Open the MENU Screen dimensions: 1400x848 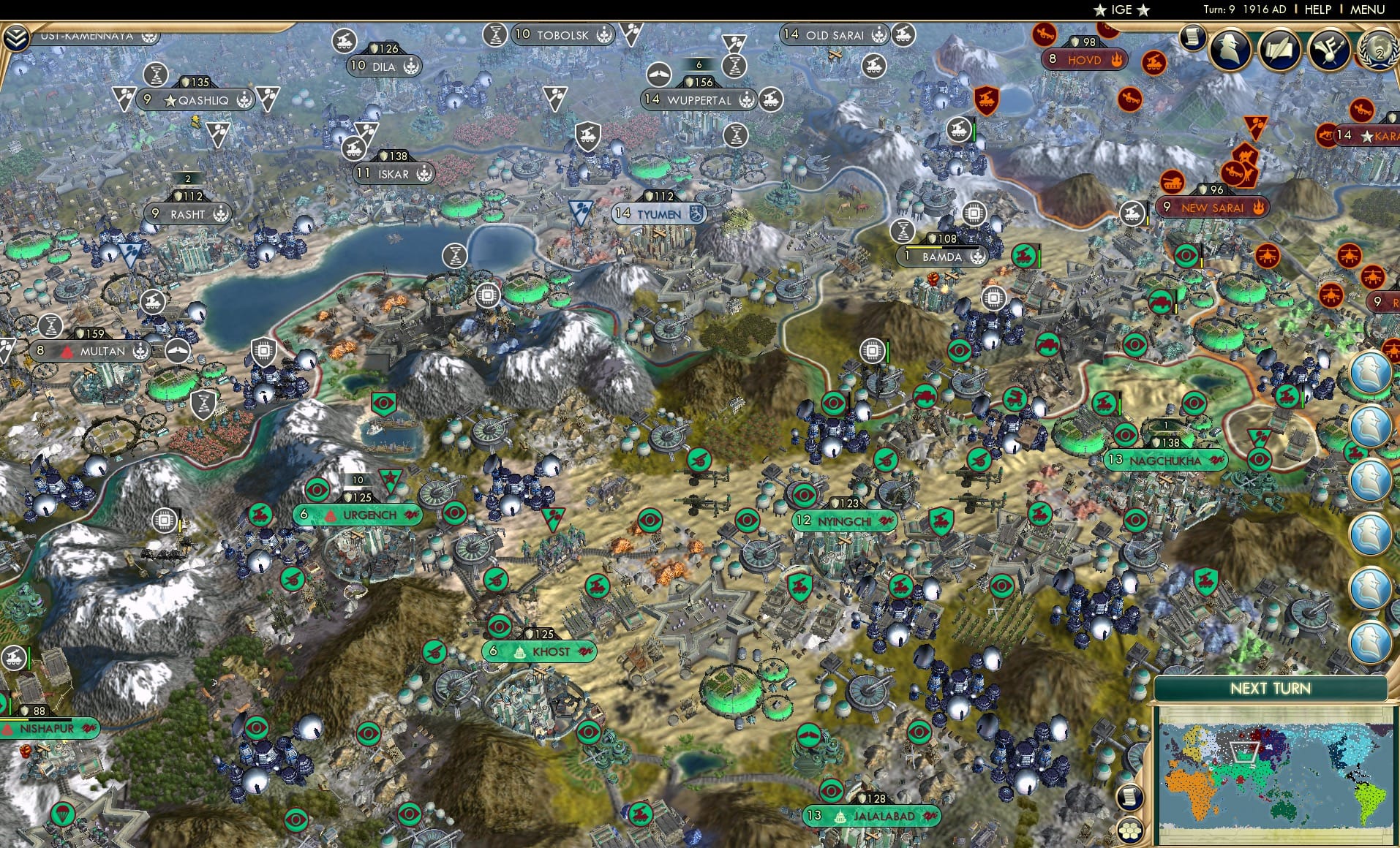tap(1369, 10)
